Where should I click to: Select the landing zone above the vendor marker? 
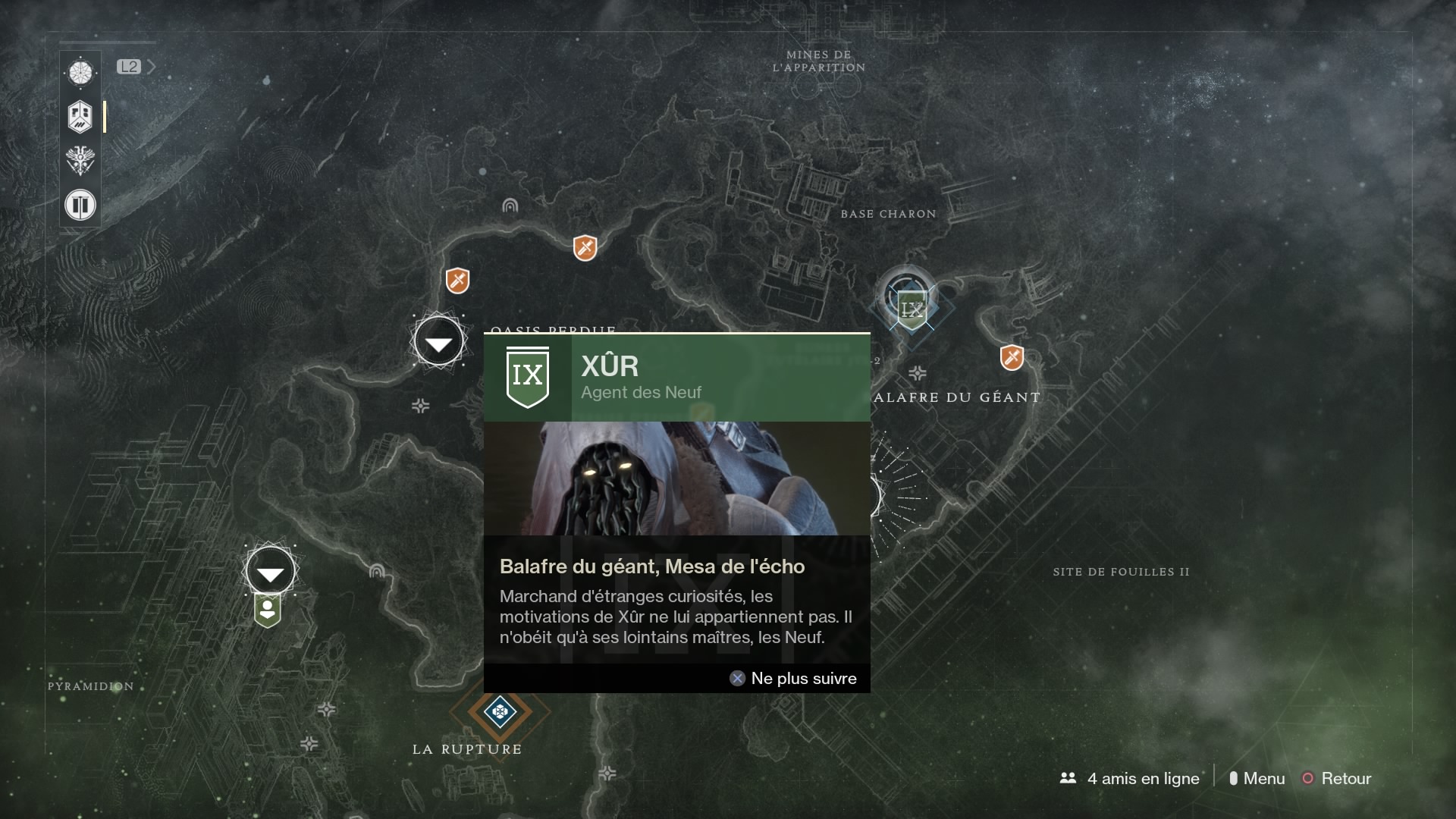coord(270,572)
